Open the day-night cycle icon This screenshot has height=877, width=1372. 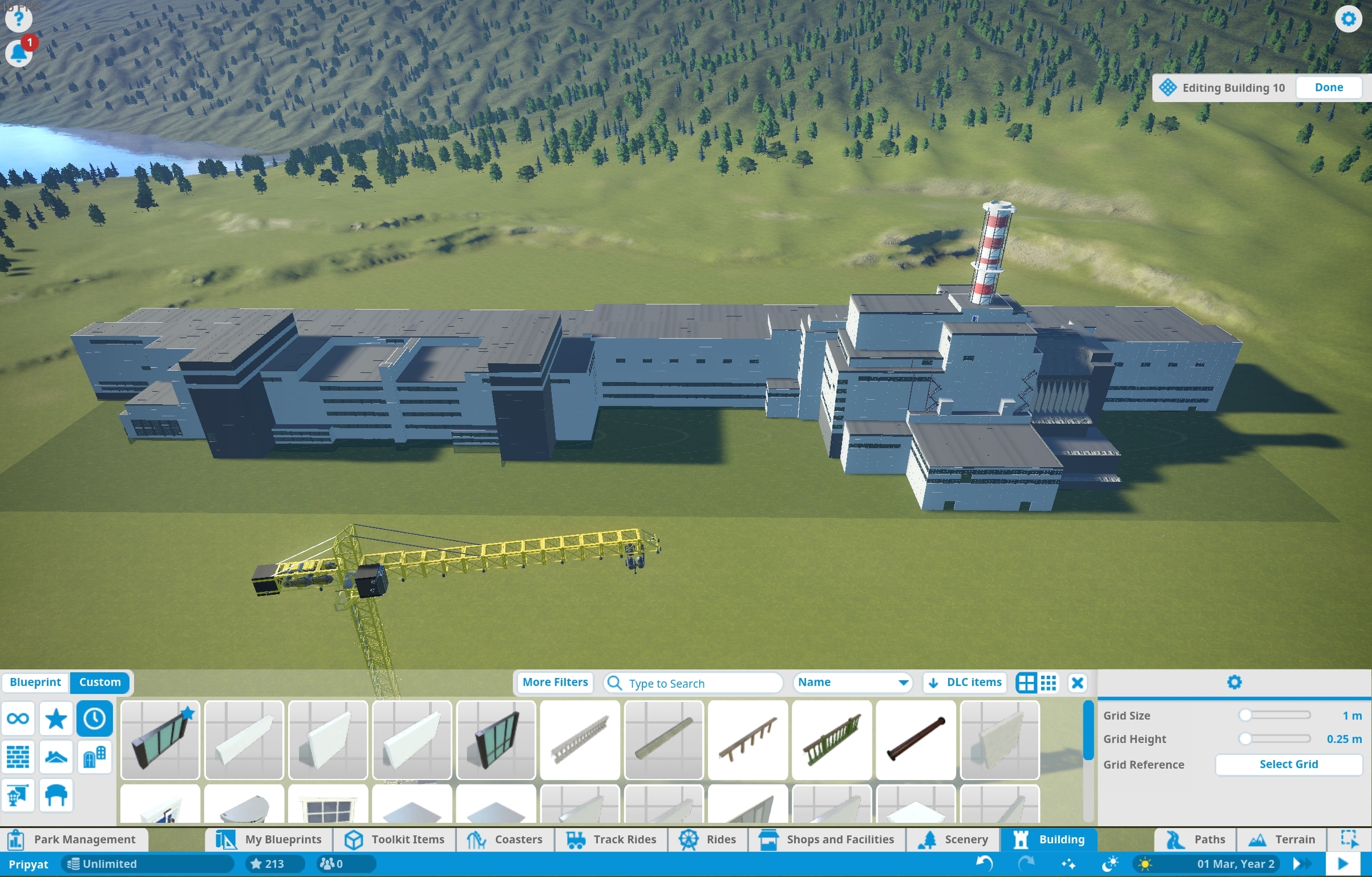click(x=1111, y=863)
